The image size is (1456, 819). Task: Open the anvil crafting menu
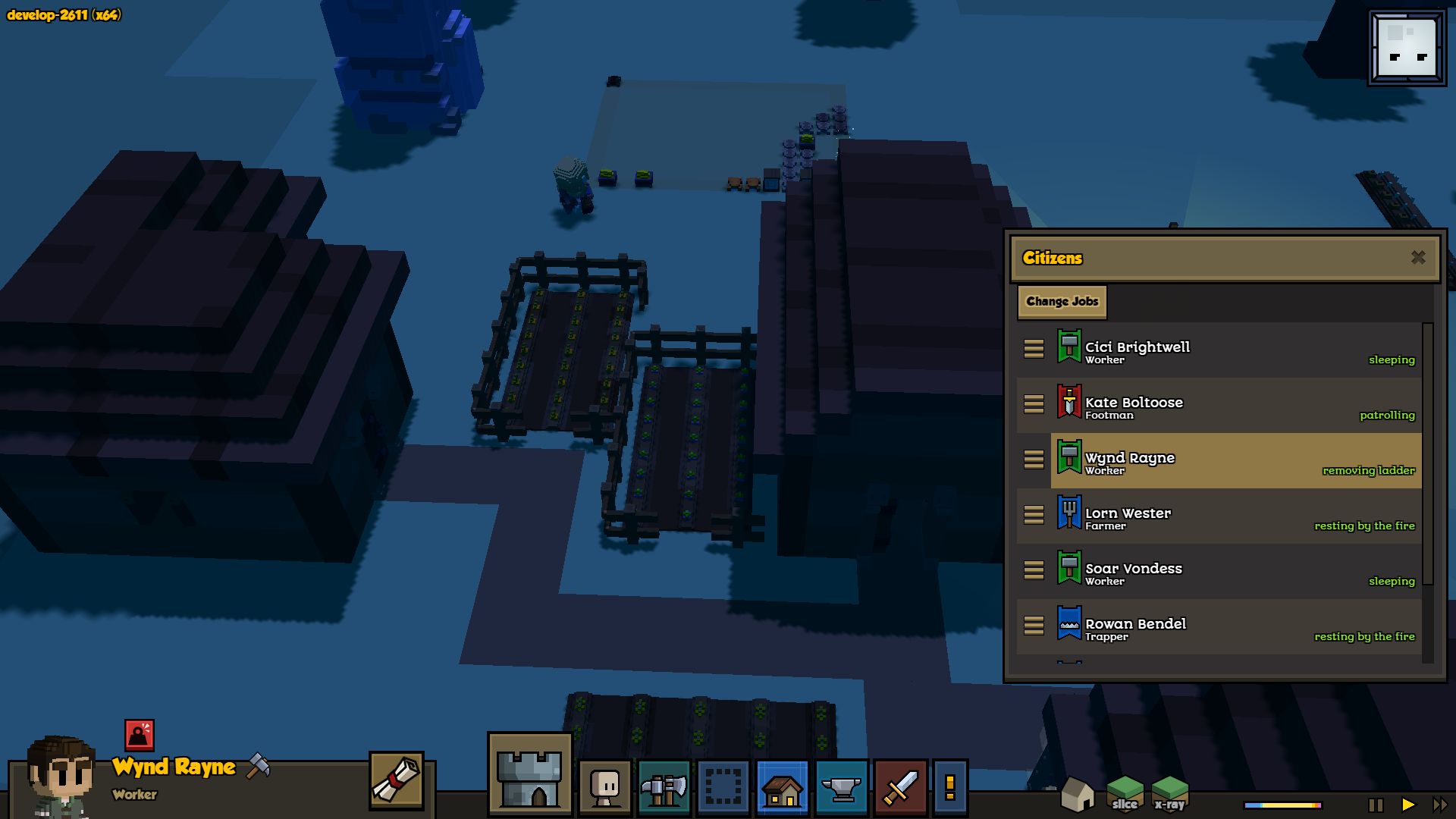tap(842, 788)
